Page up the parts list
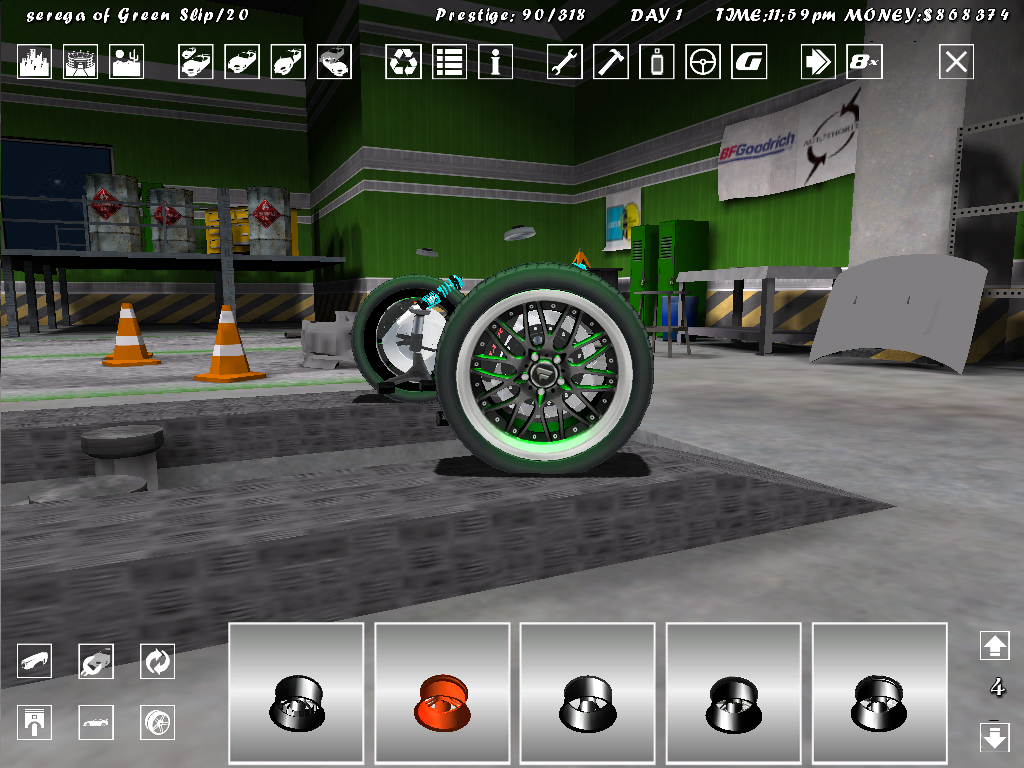 pos(995,645)
